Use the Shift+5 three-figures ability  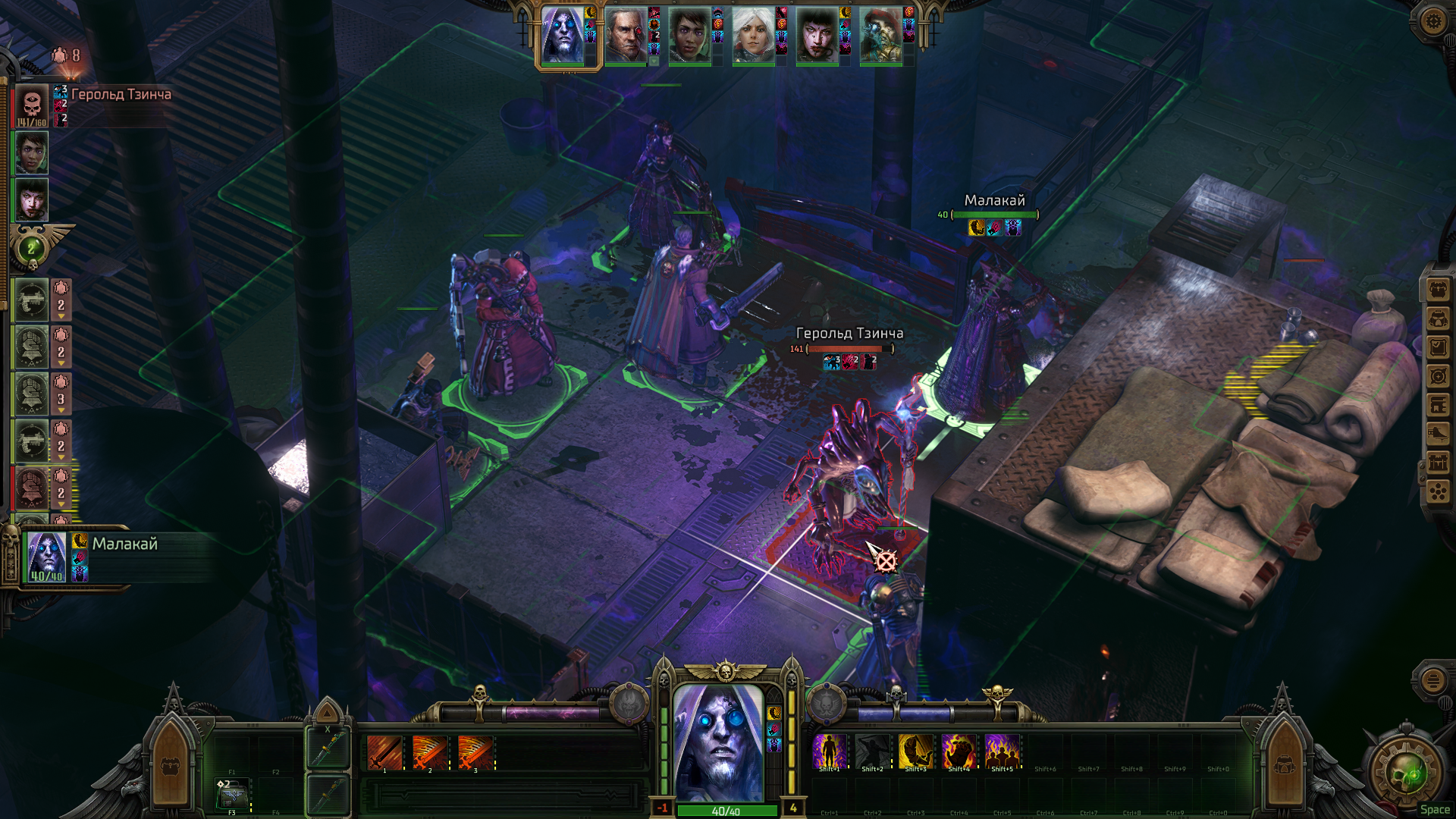(1002, 752)
